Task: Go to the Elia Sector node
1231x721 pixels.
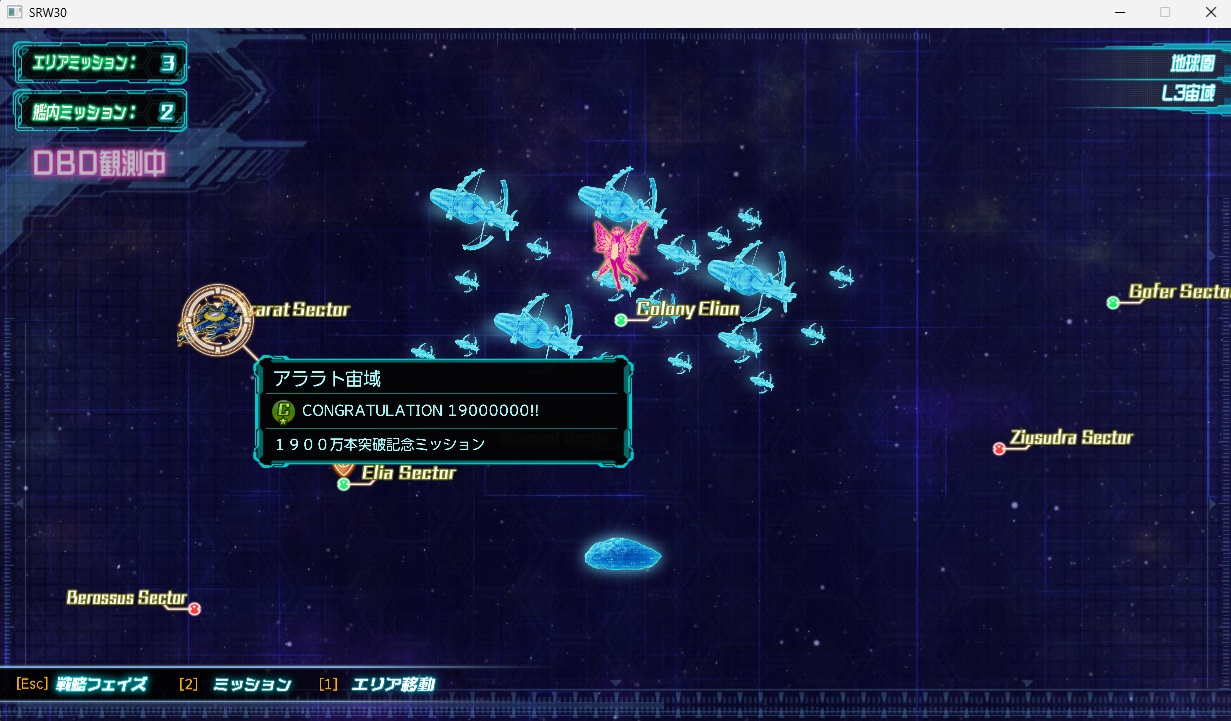Action: coord(344,485)
